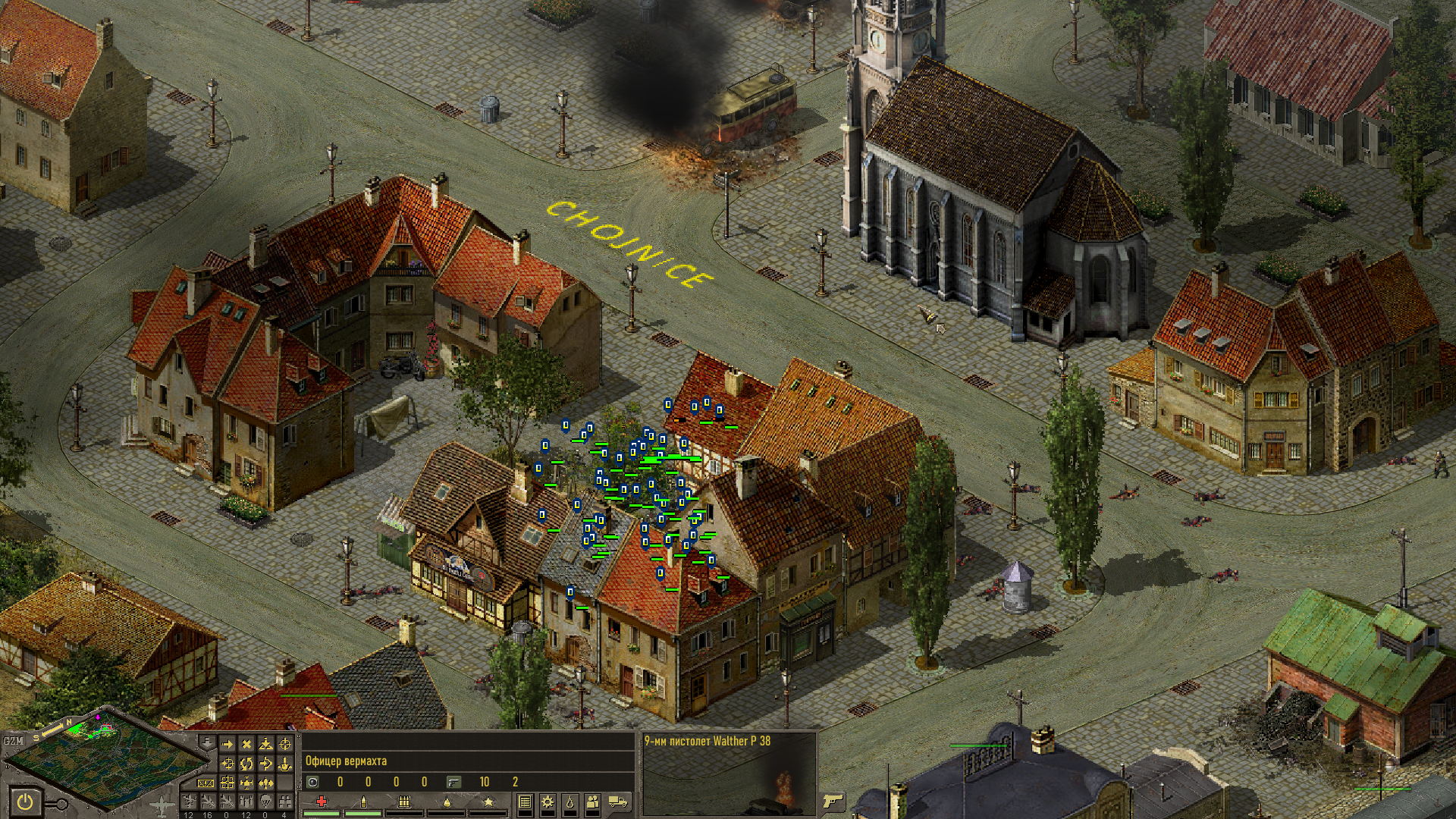This screenshot has width=1456, height=819.
Task: Click the pistol icon in the stats row
Action: coord(453,782)
